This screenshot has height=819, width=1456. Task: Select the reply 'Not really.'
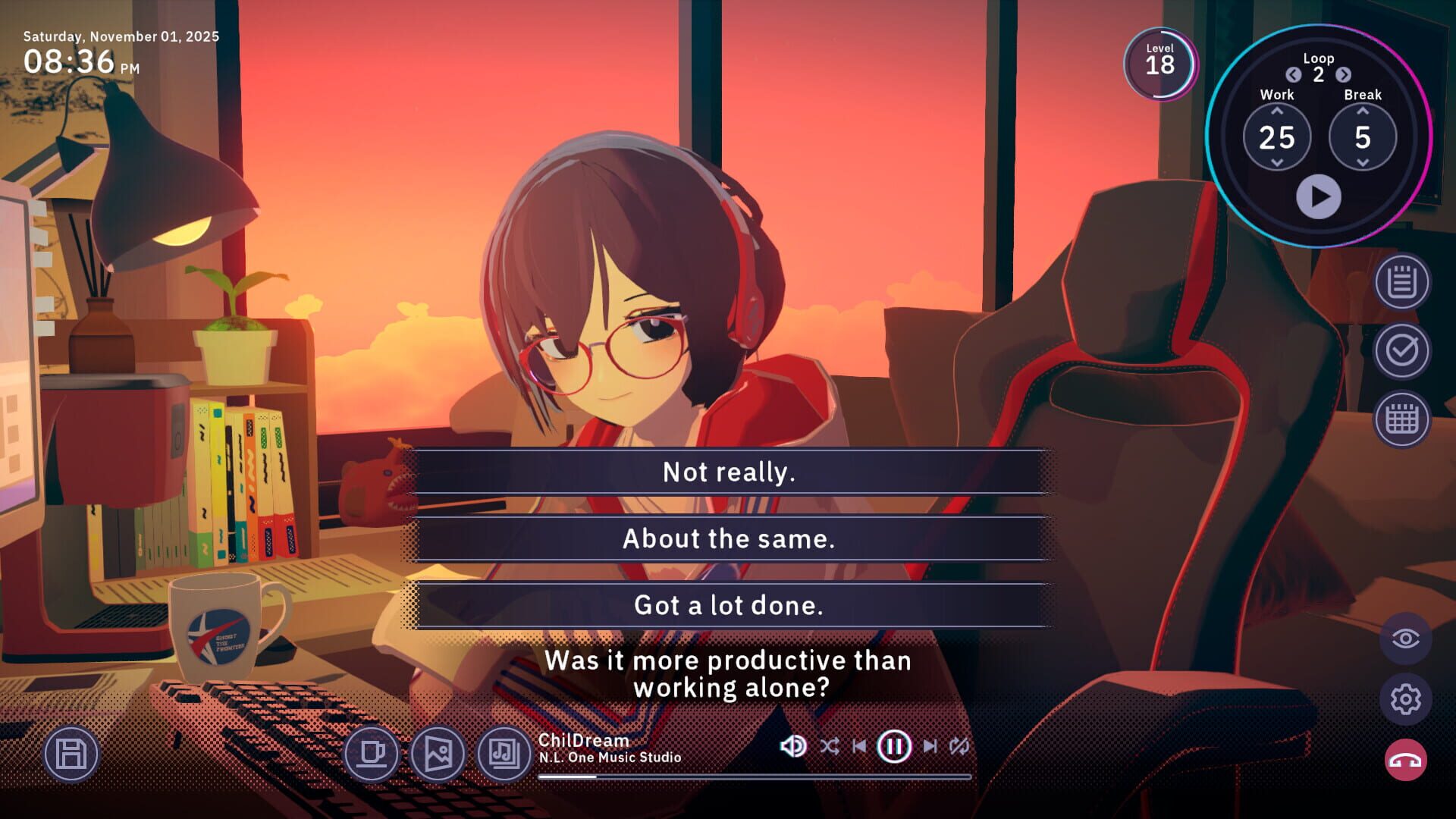pyautogui.click(x=728, y=471)
